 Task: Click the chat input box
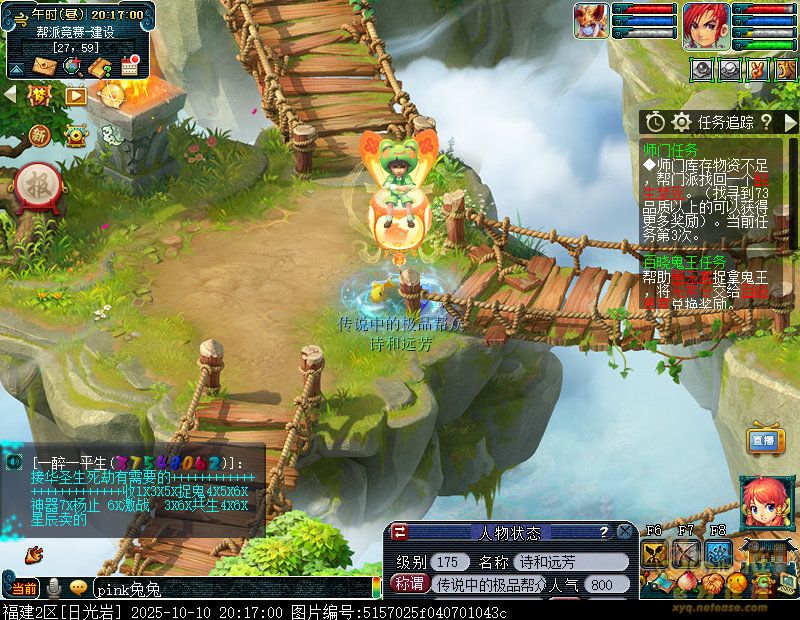click(x=230, y=587)
